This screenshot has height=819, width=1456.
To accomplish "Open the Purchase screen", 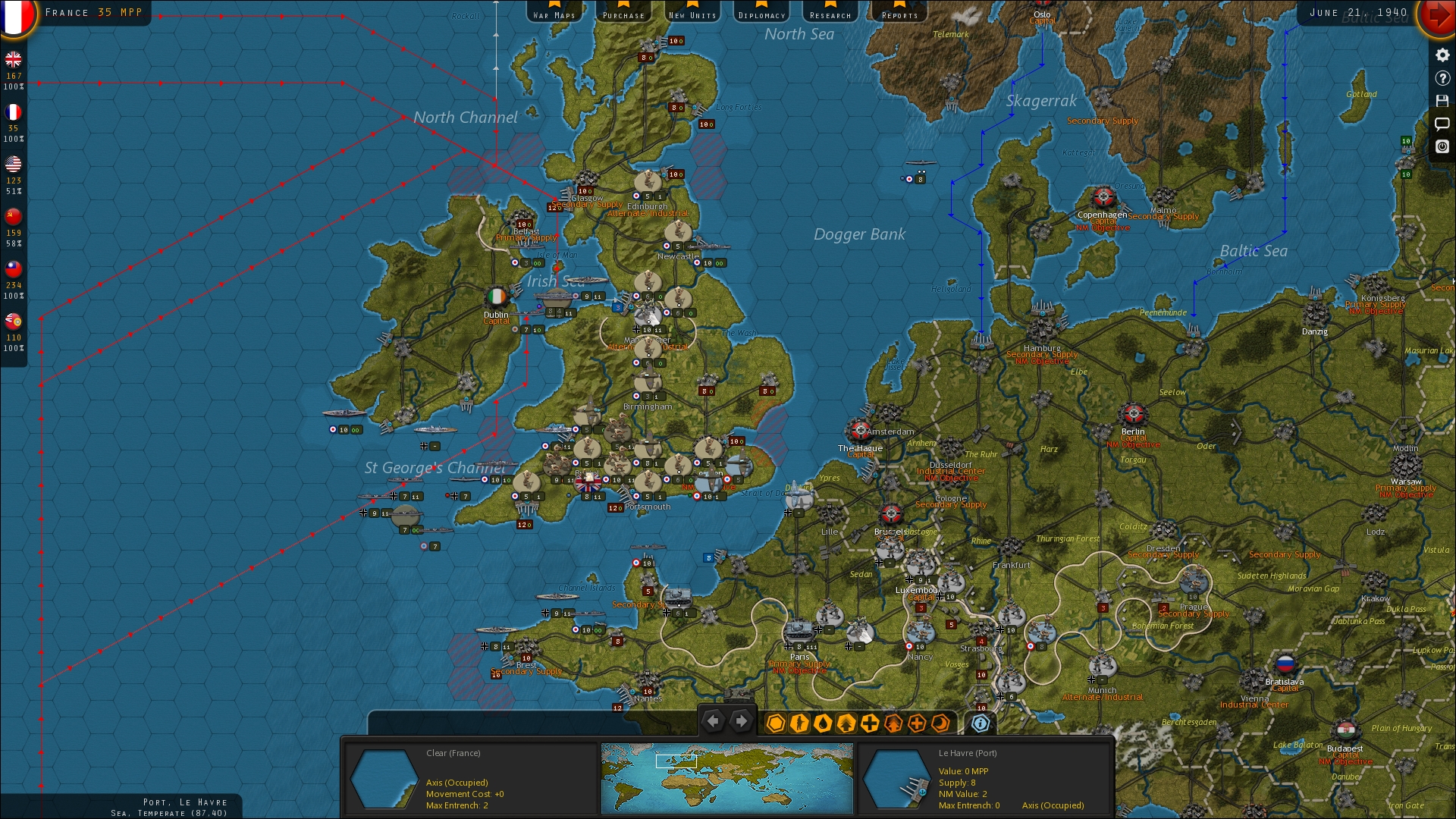I will tap(623, 13).
